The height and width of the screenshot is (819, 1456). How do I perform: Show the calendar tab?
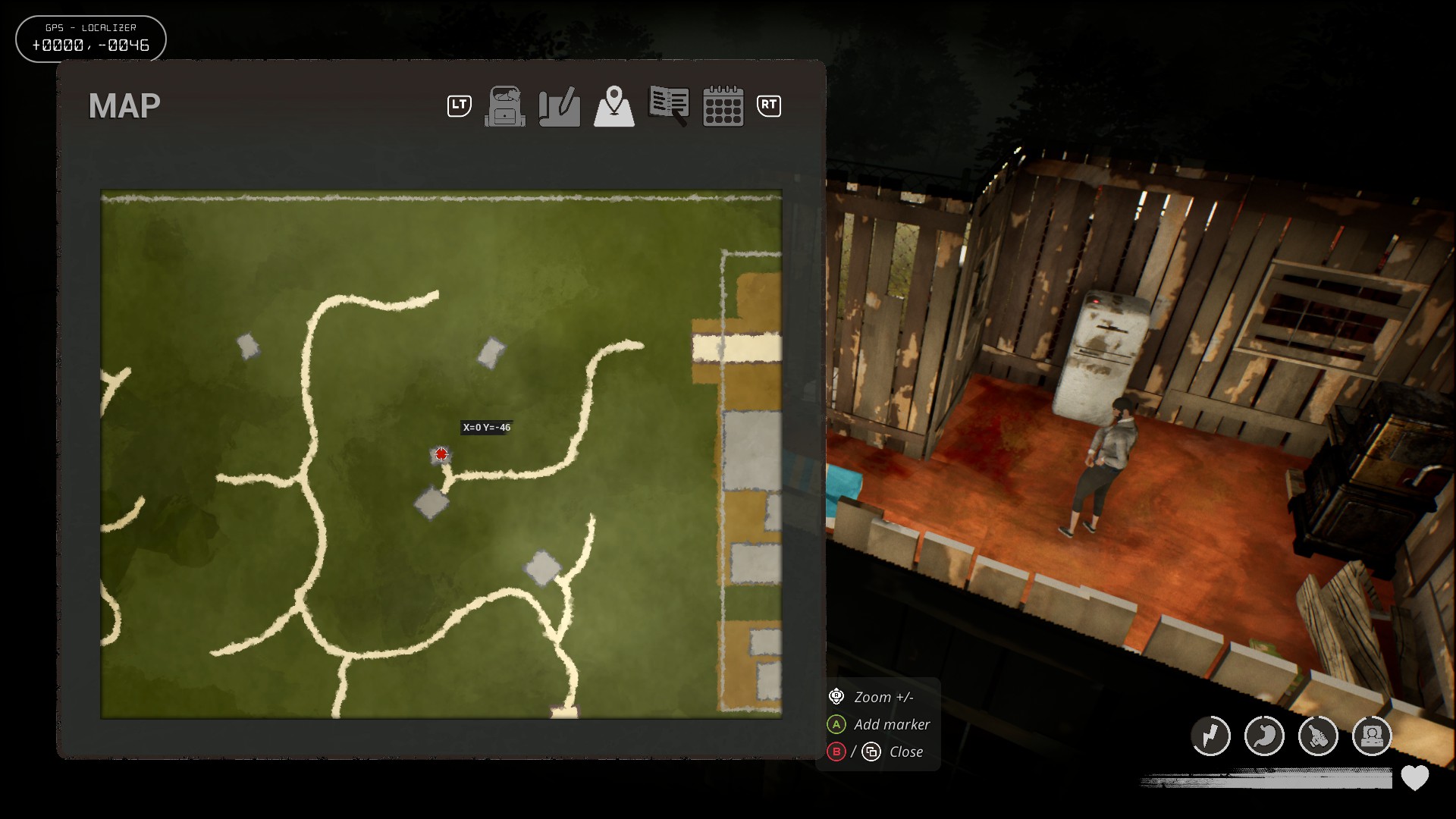[x=723, y=106]
